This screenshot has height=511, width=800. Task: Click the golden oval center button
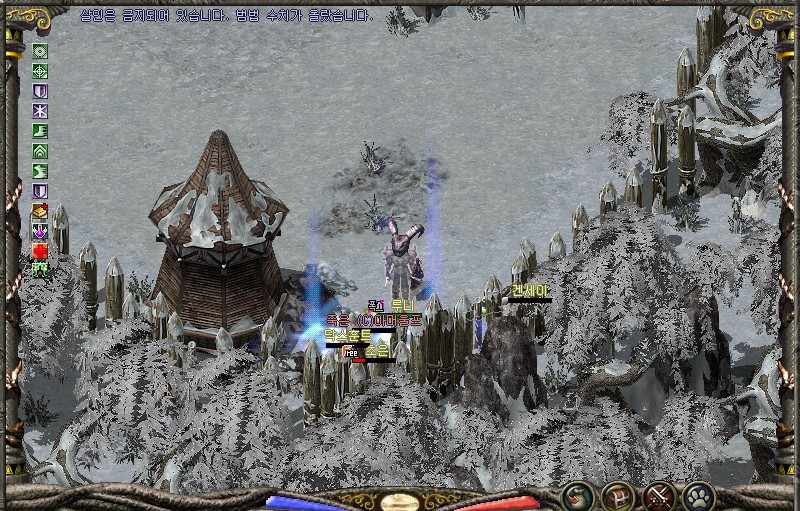400,501
